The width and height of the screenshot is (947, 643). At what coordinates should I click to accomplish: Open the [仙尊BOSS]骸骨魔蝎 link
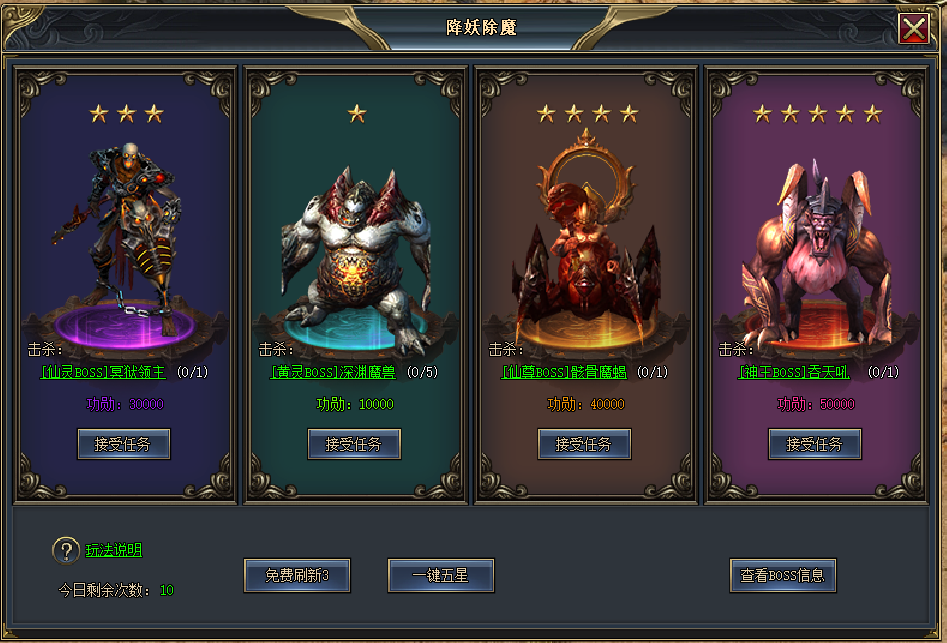click(563, 373)
